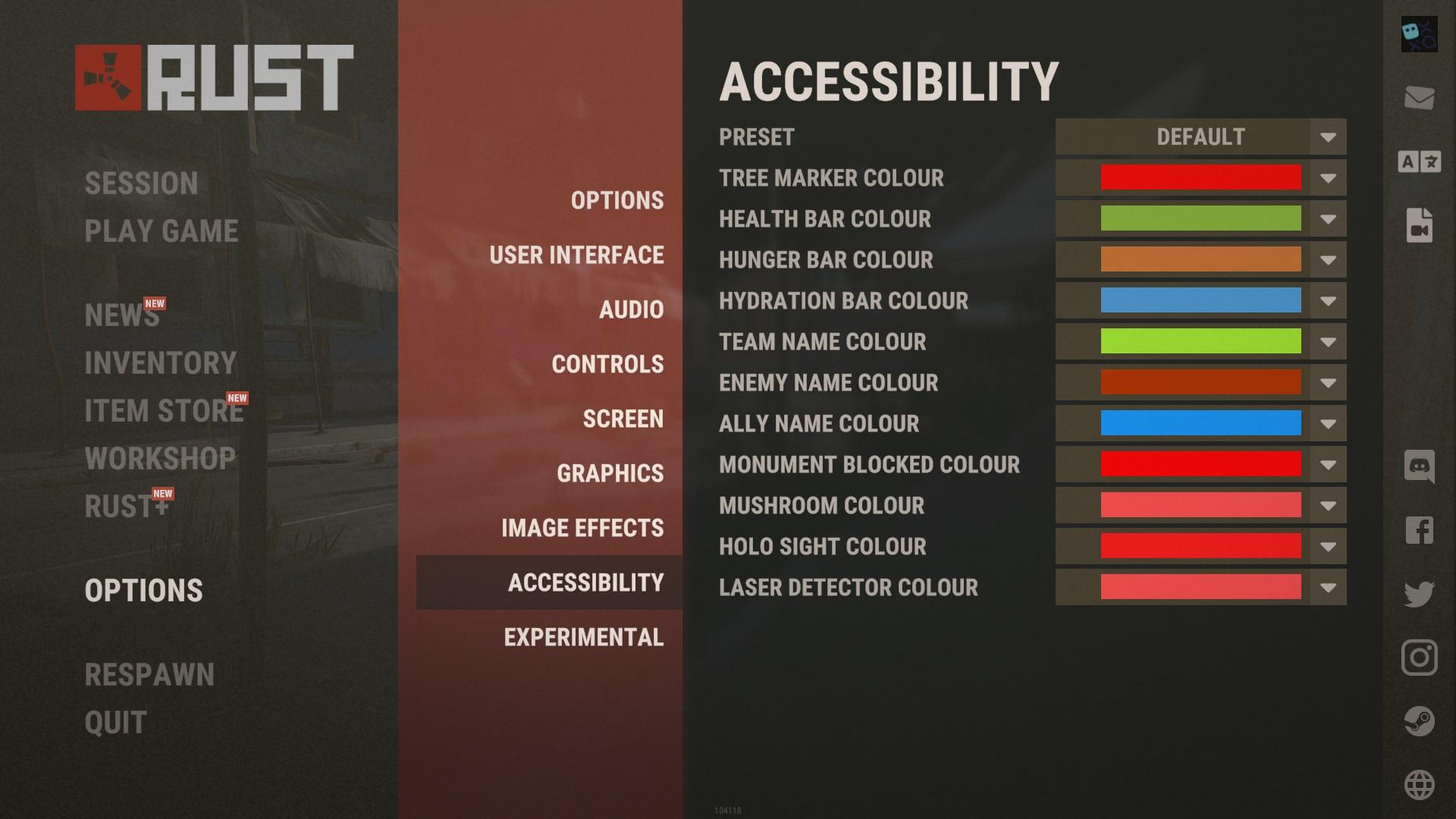This screenshot has height=819, width=1456.
Task: Show the User Interface settings
Action: coord(576,255)
